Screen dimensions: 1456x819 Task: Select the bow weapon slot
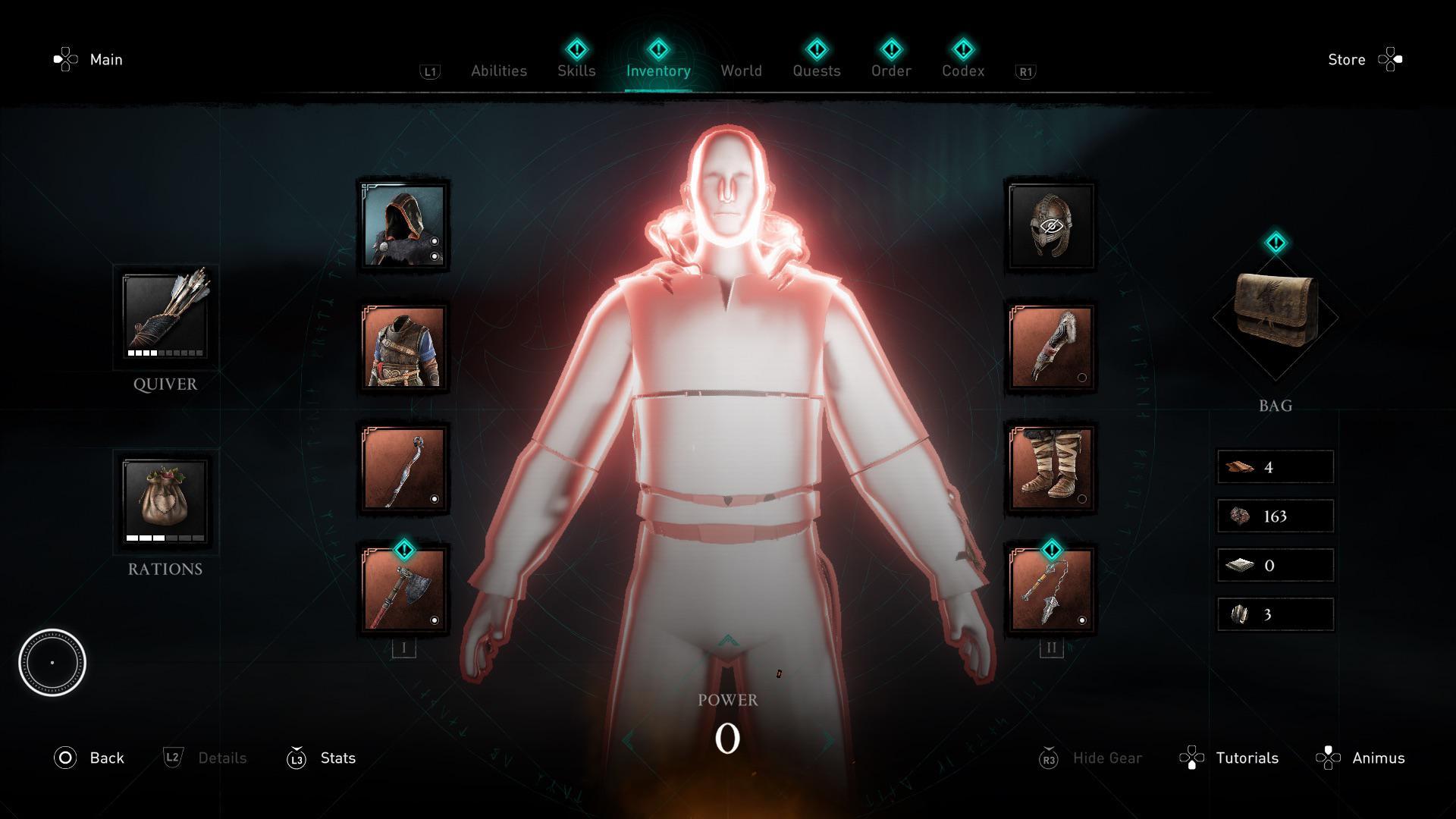pos(403,469)
